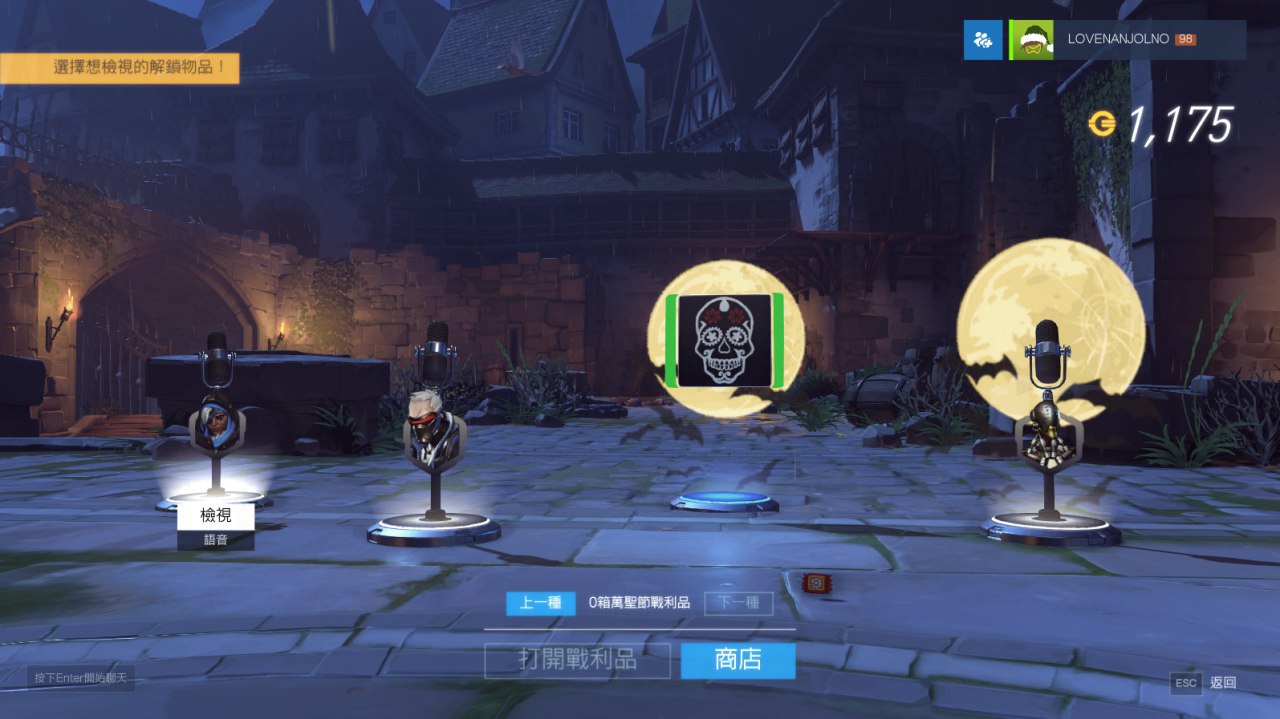This screenshot has height=719, width=1280.
Task: Open the 商店 shop button
Action: coord(738,660)
